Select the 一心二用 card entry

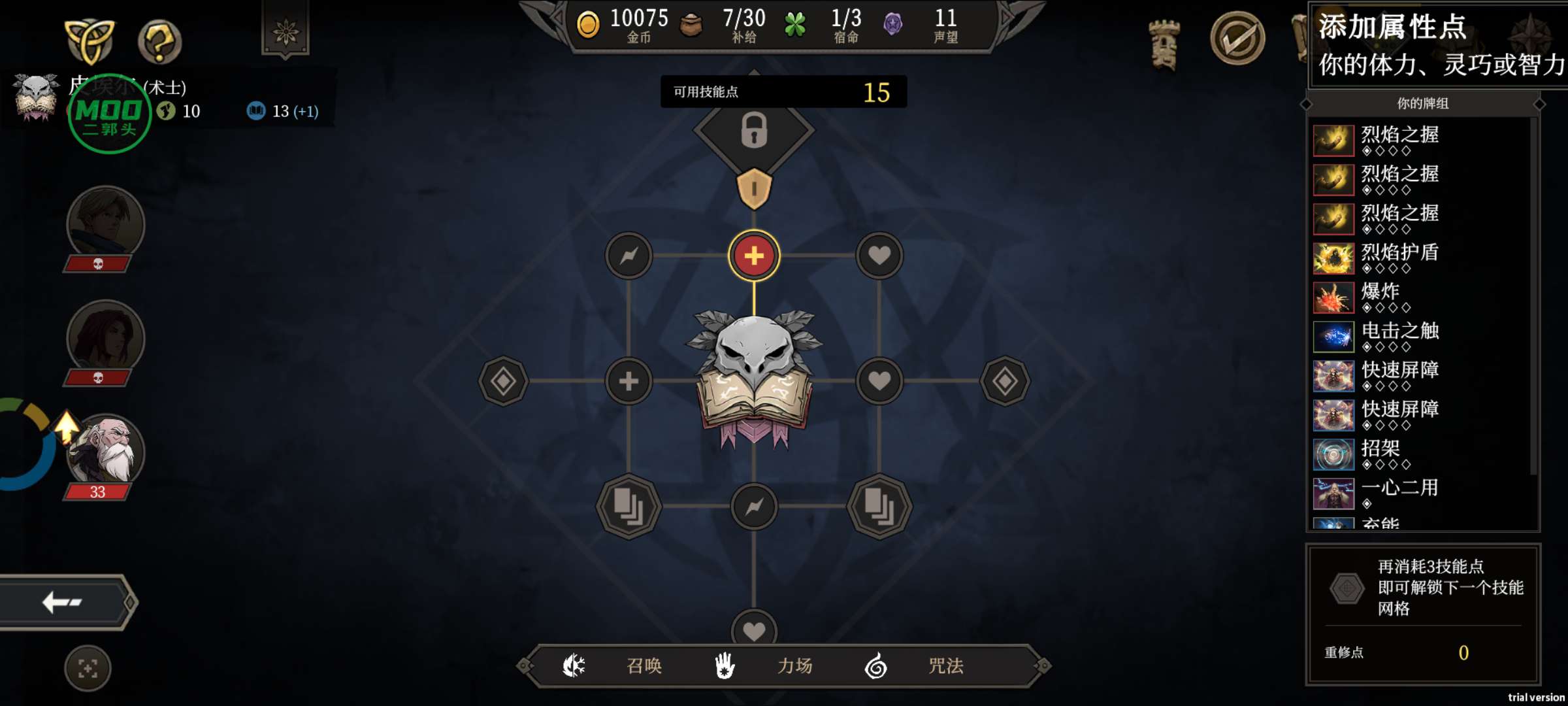(1398, 494)
